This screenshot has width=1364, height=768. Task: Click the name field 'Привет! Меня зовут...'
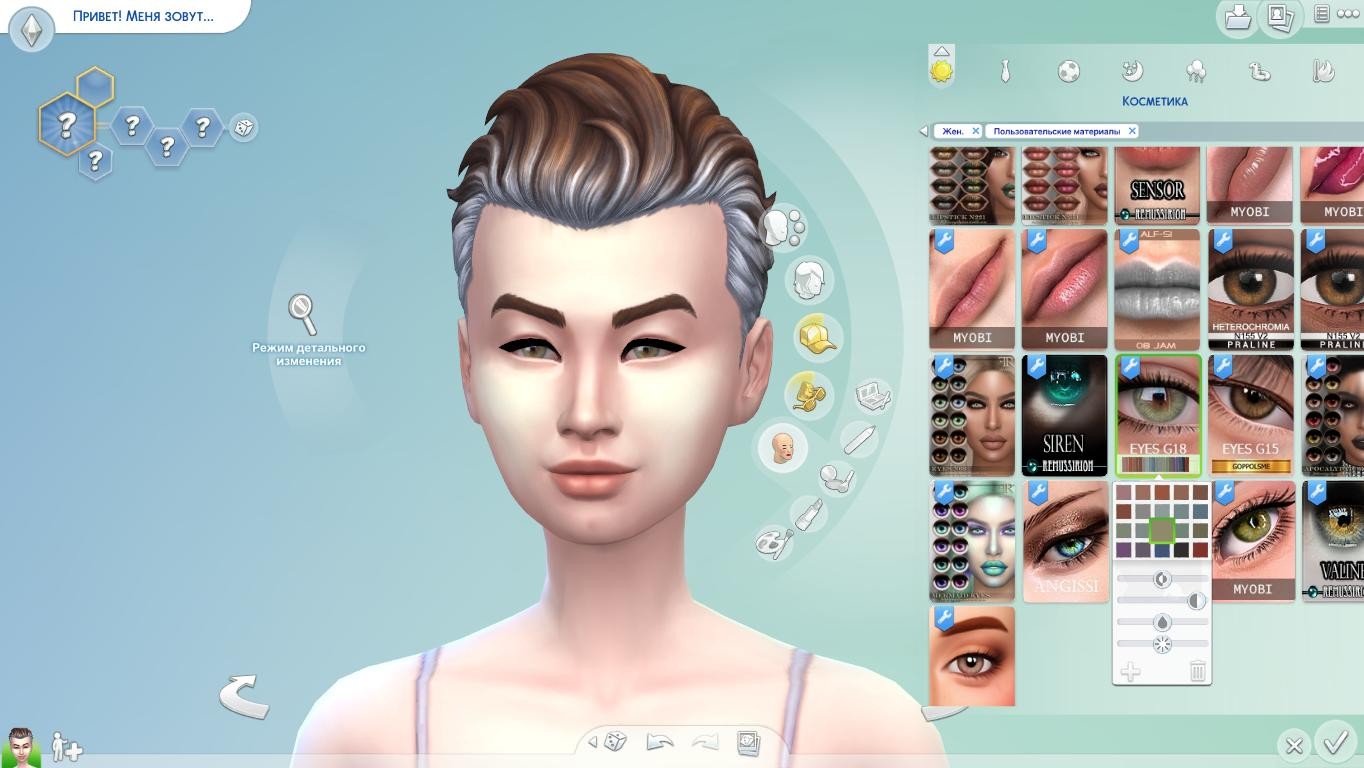coord(143,16)
